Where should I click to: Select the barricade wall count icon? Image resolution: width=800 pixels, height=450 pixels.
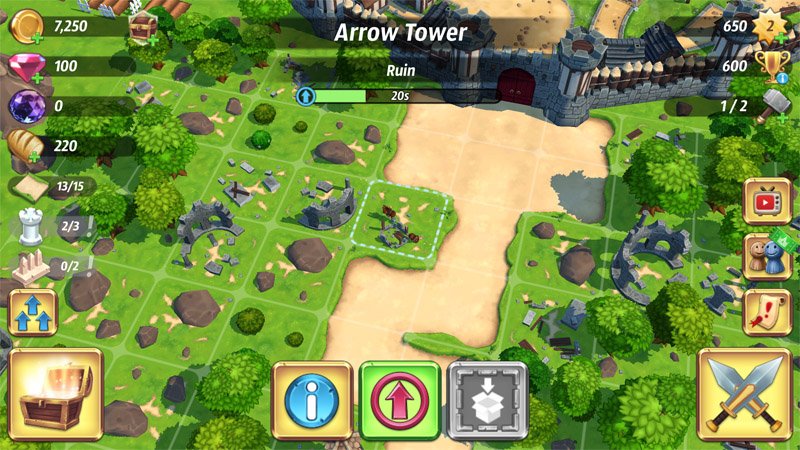(x=33, y=266)
